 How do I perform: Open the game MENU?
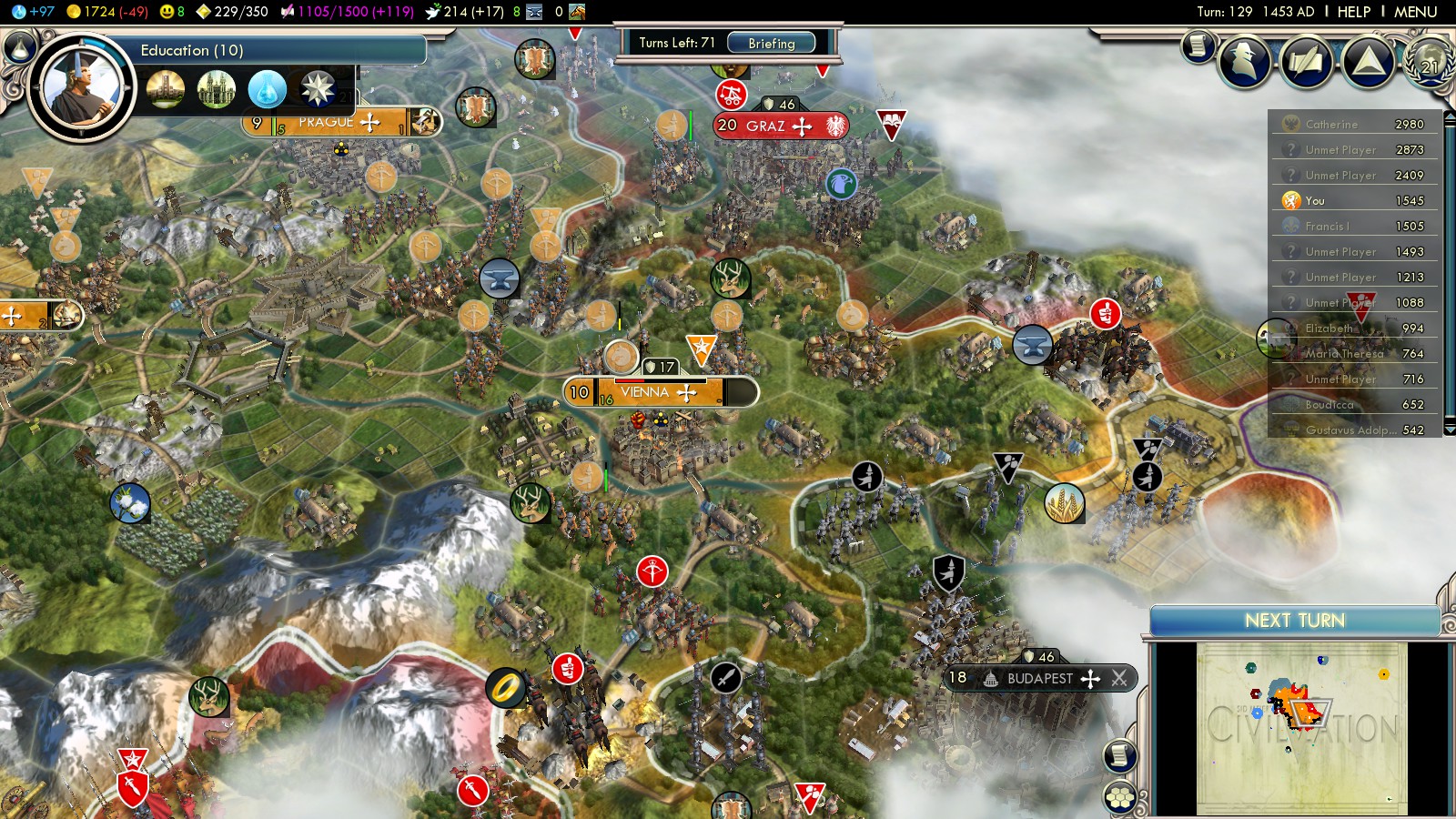coord(1415,12)
